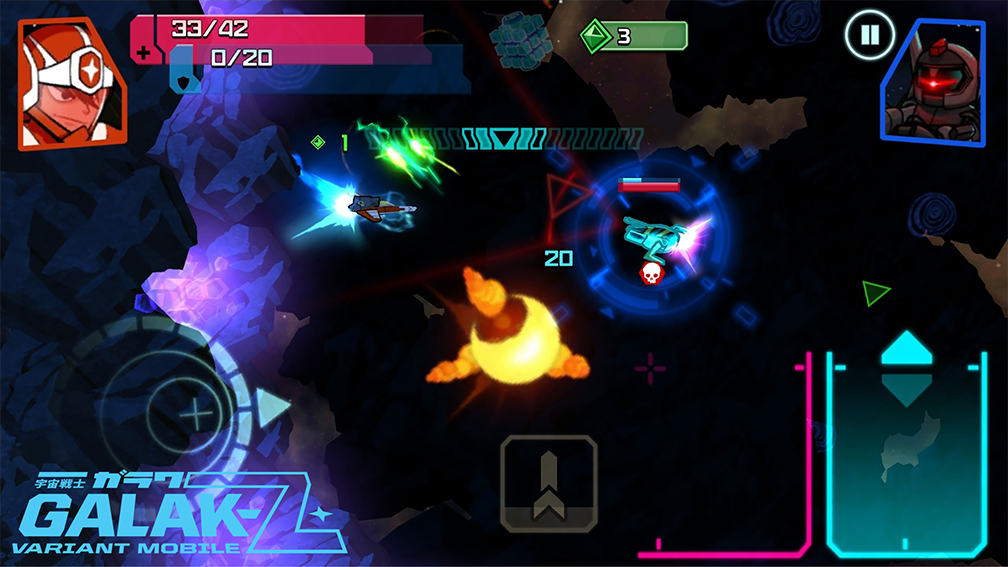Select the red-helmet pilot portrait
Viewport: 1008px width, 567px height.
70,83
